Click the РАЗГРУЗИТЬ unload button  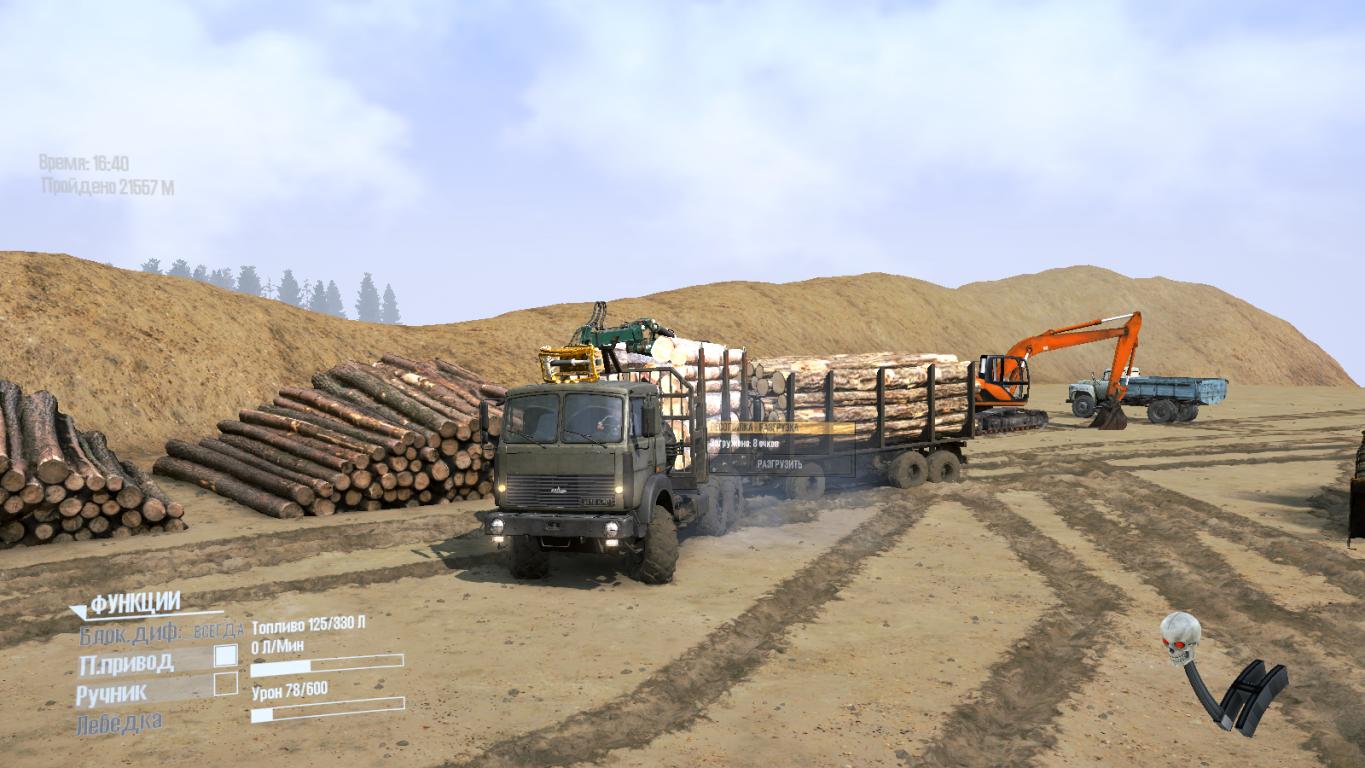781,464
